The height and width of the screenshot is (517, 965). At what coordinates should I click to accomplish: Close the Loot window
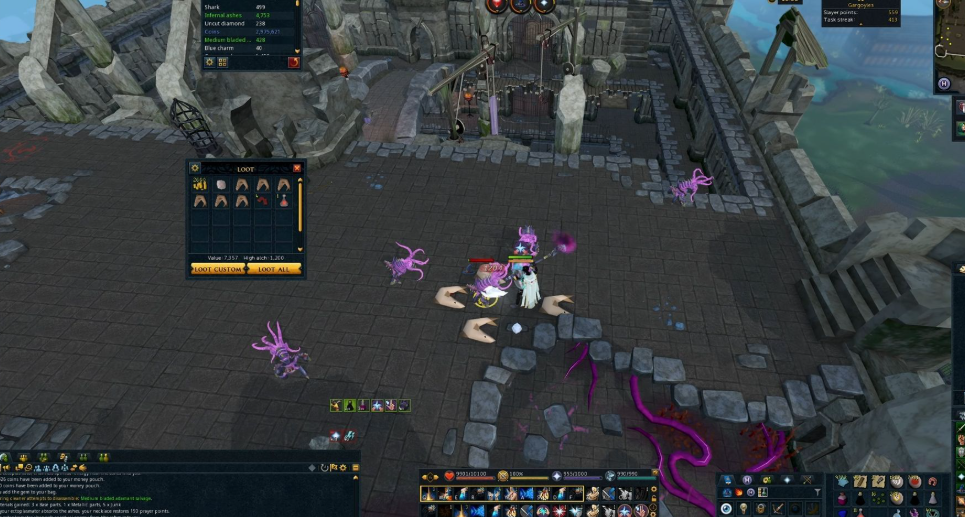point(297,168)
